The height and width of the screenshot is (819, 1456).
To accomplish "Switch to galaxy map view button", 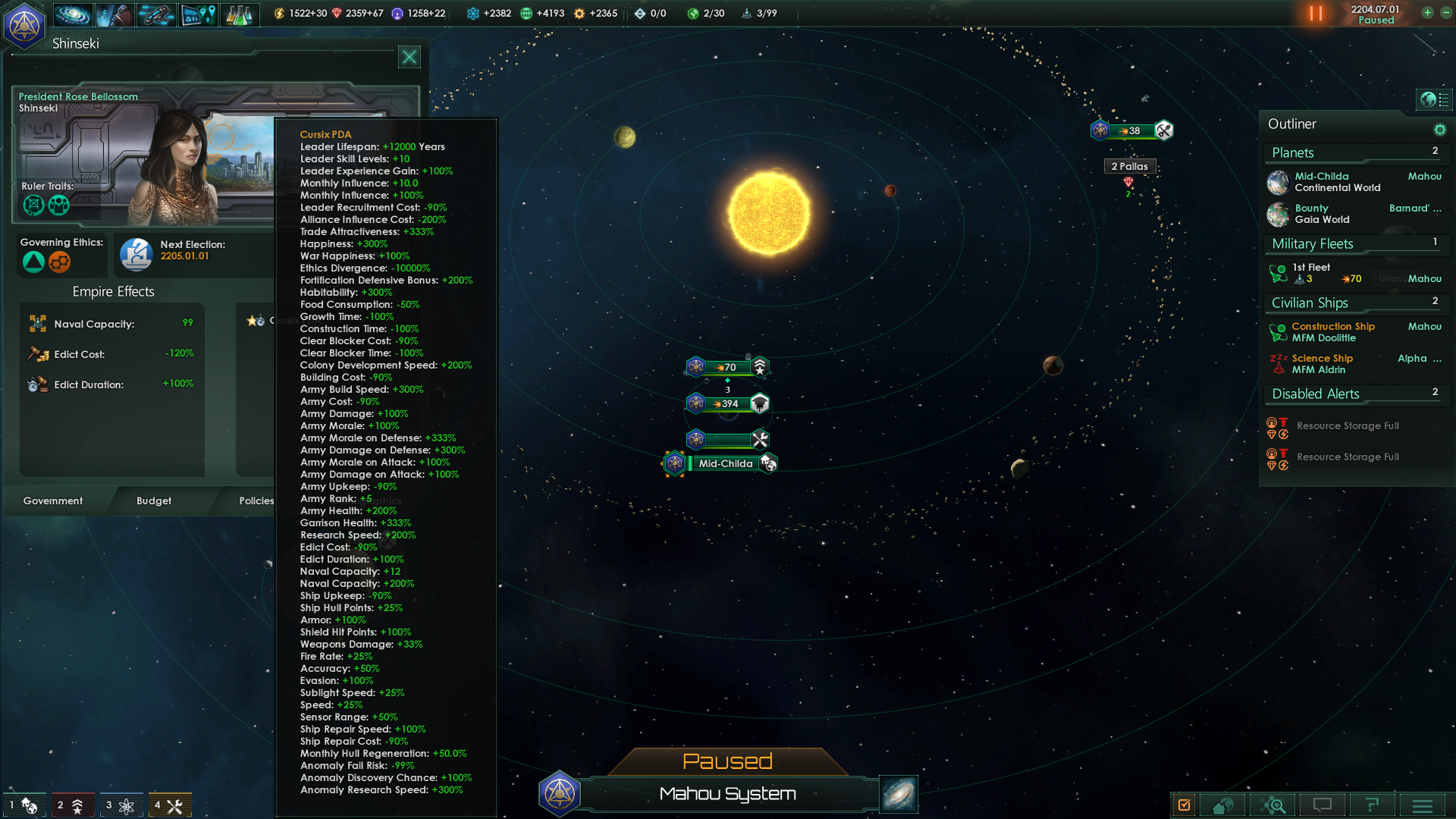I will pyautogui.click(x=899, y=794).
